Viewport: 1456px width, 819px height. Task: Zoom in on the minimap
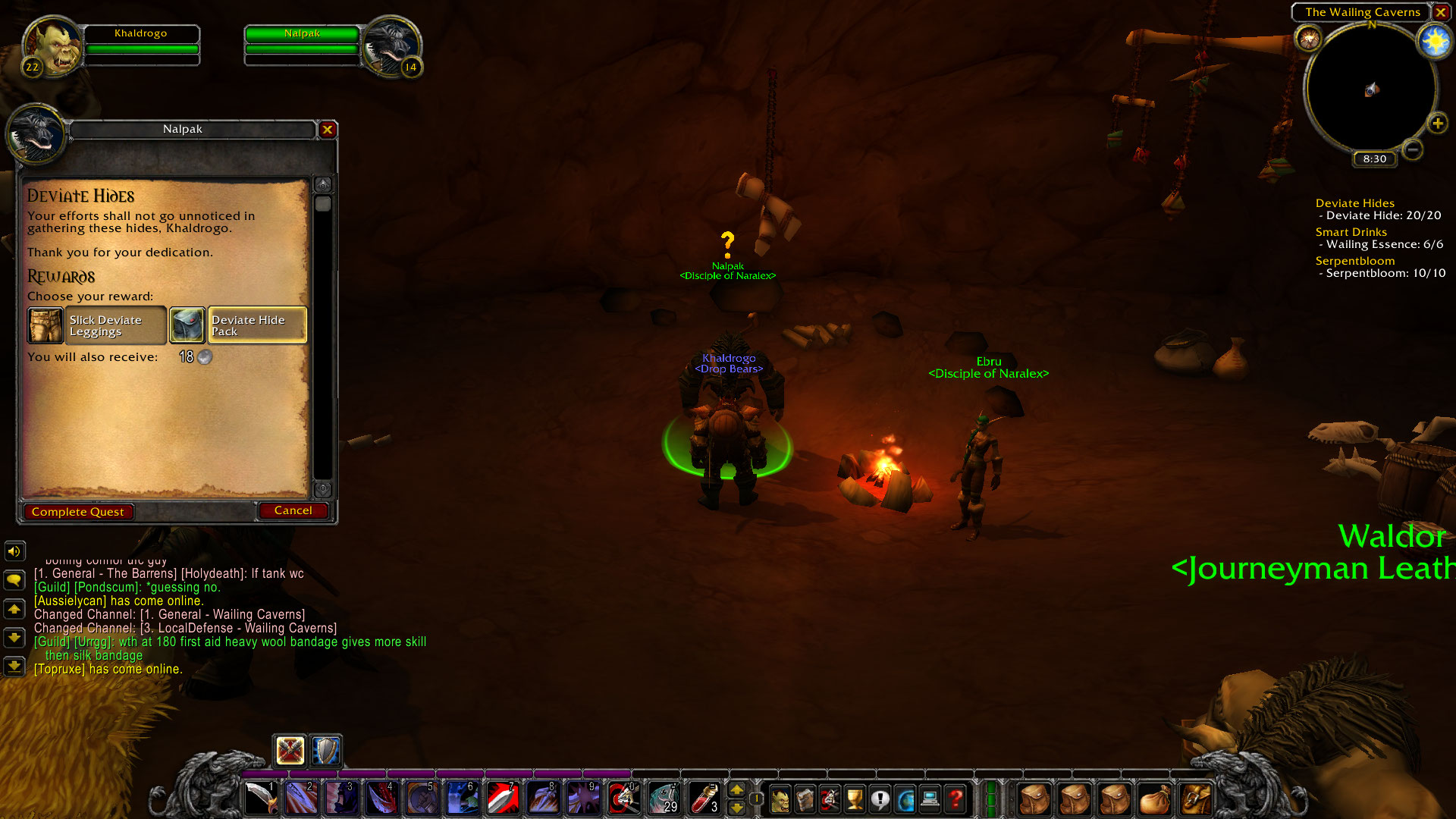point(1437,123)
